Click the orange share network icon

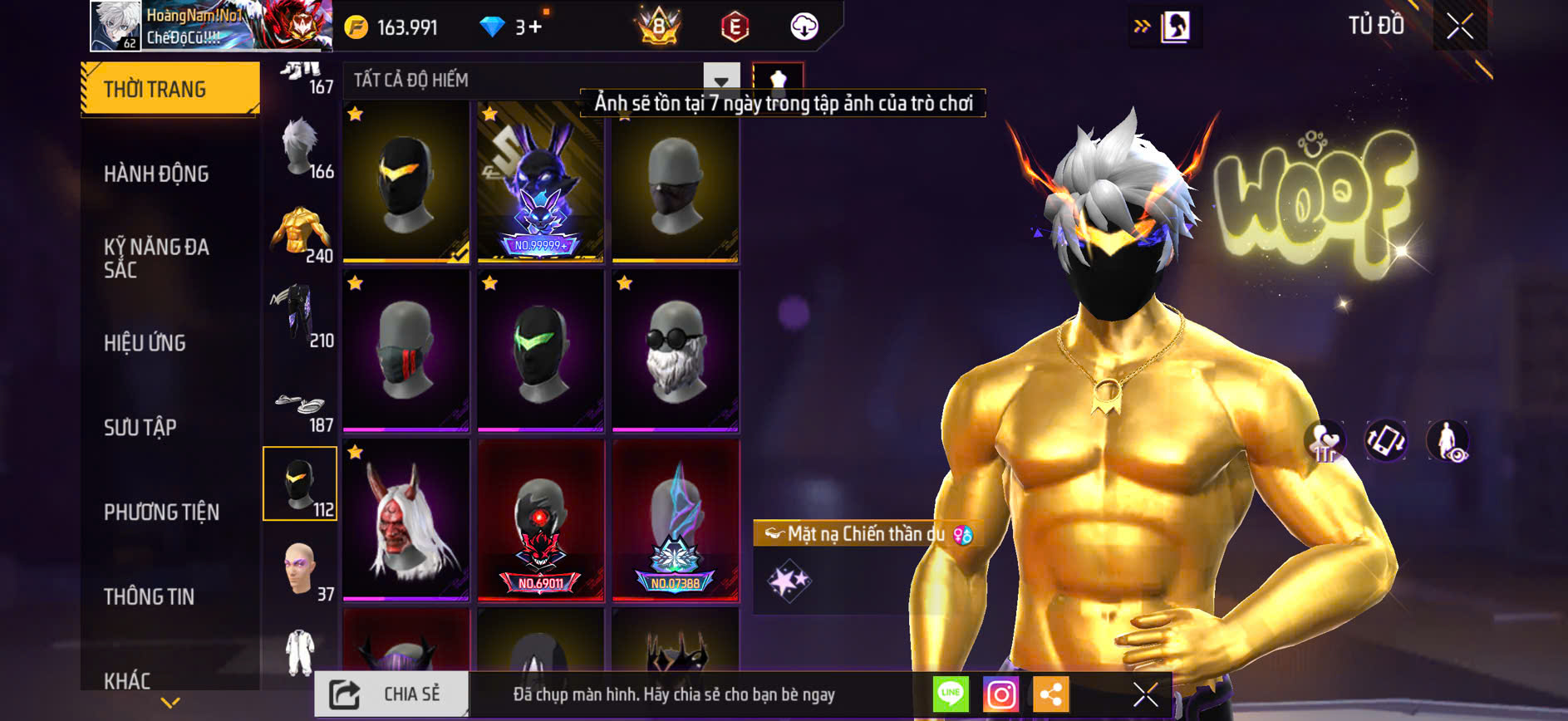[x=1053, y=694]
